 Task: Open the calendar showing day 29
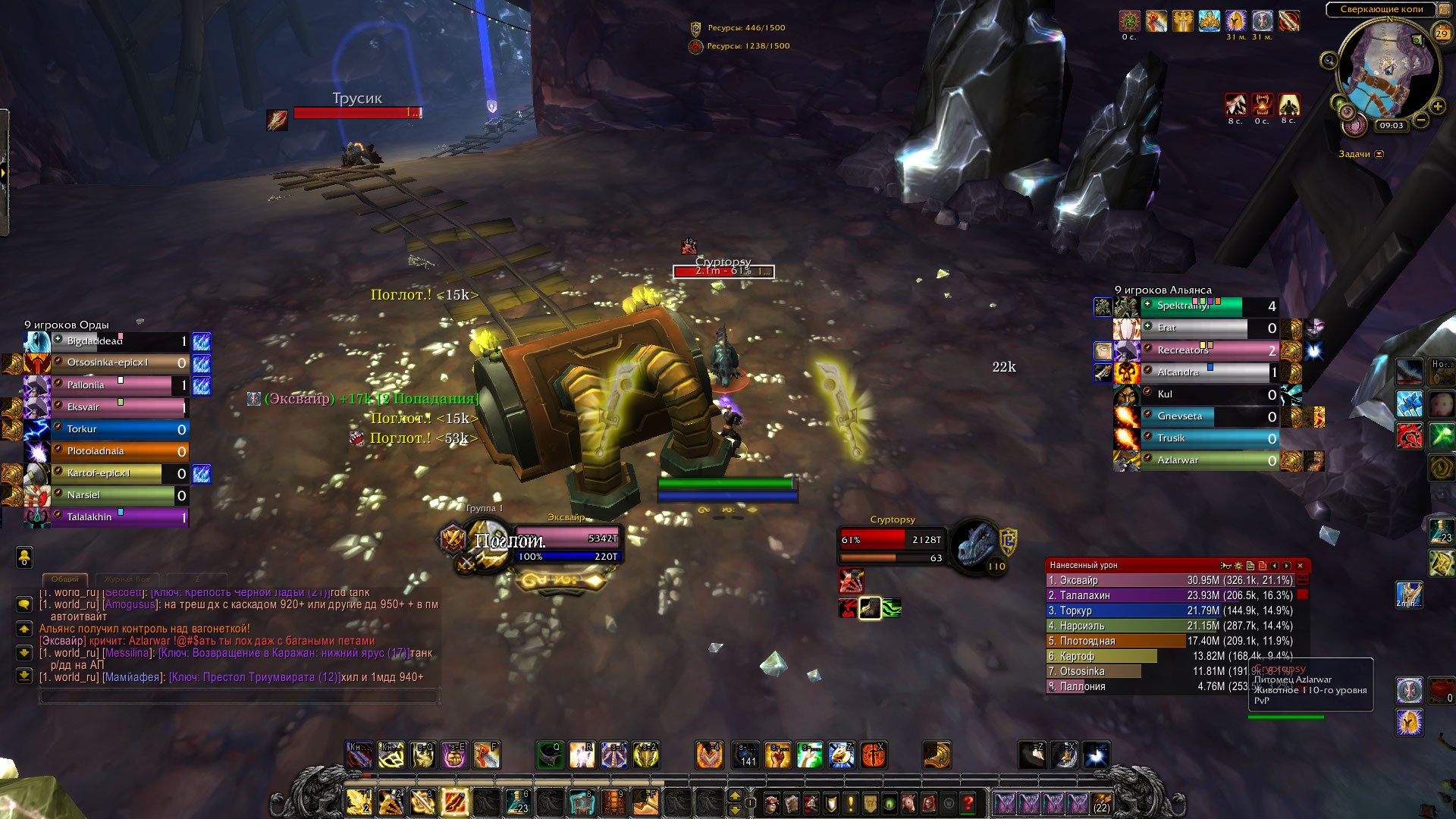[x=1442, y=33]
